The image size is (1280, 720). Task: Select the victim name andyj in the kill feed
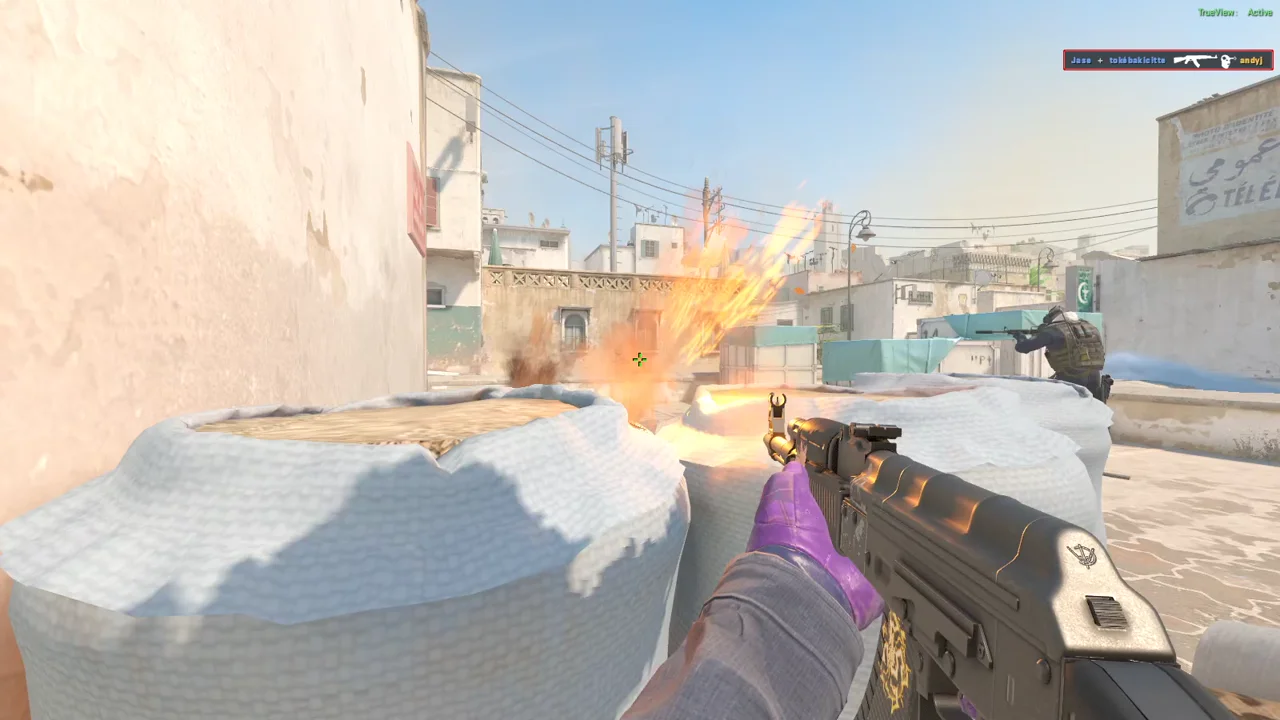1251,60
